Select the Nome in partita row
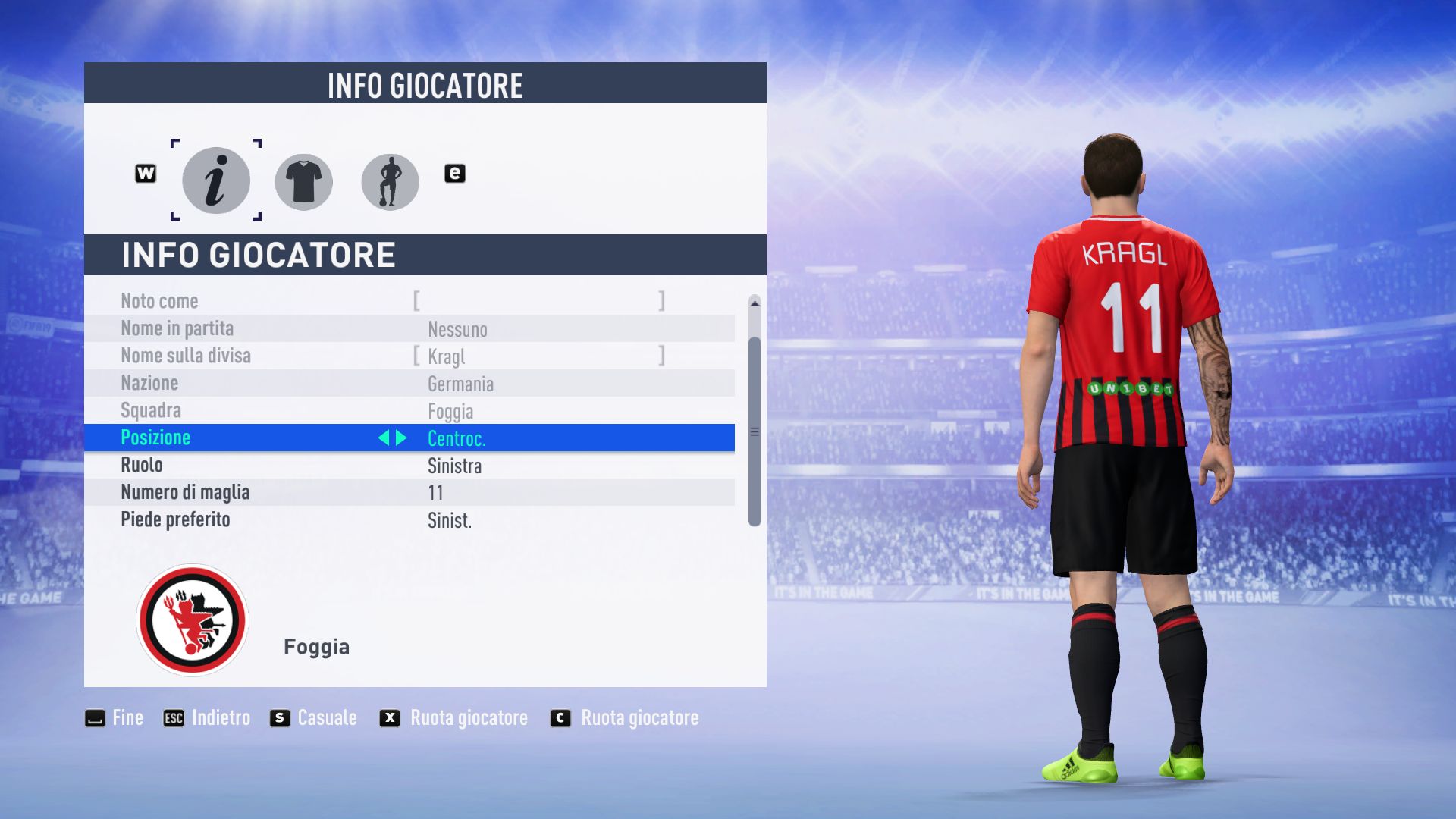The image size is (1456, 819). pyautogui.click(x=409, y=328)
